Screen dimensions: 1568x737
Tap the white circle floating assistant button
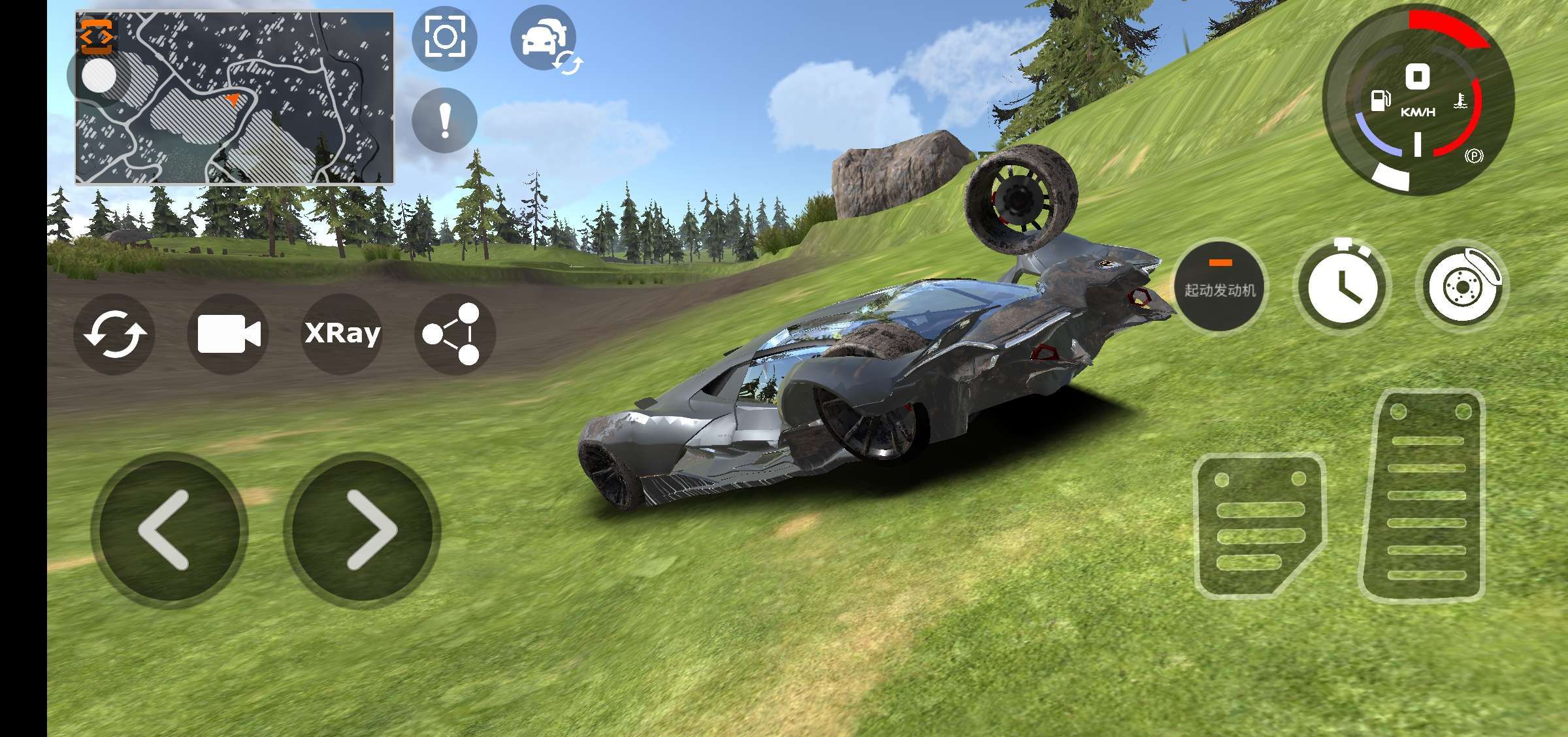(x=99, y=77)
